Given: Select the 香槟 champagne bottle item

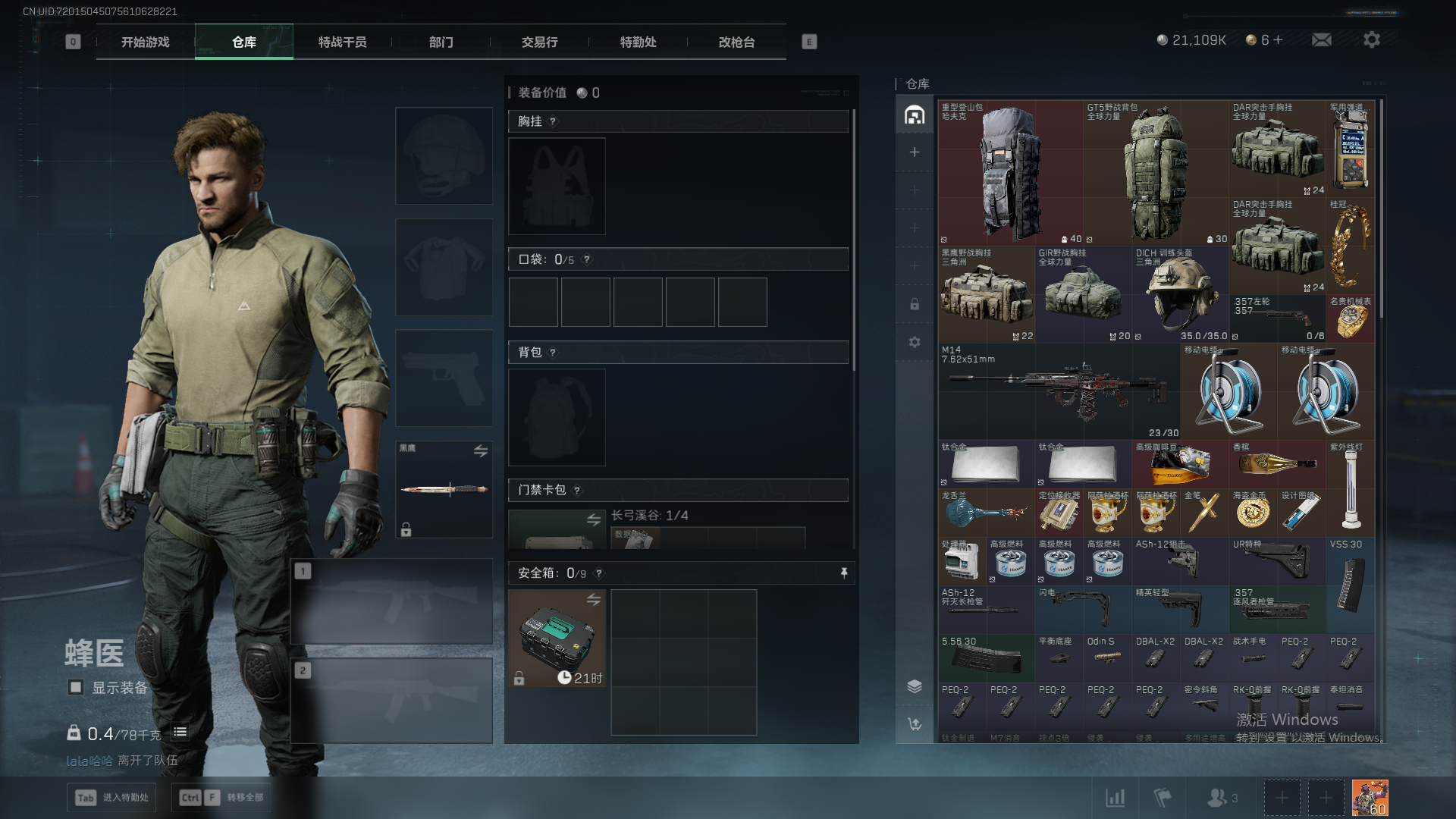Looking at the screenshot, I should (1277, 464).
